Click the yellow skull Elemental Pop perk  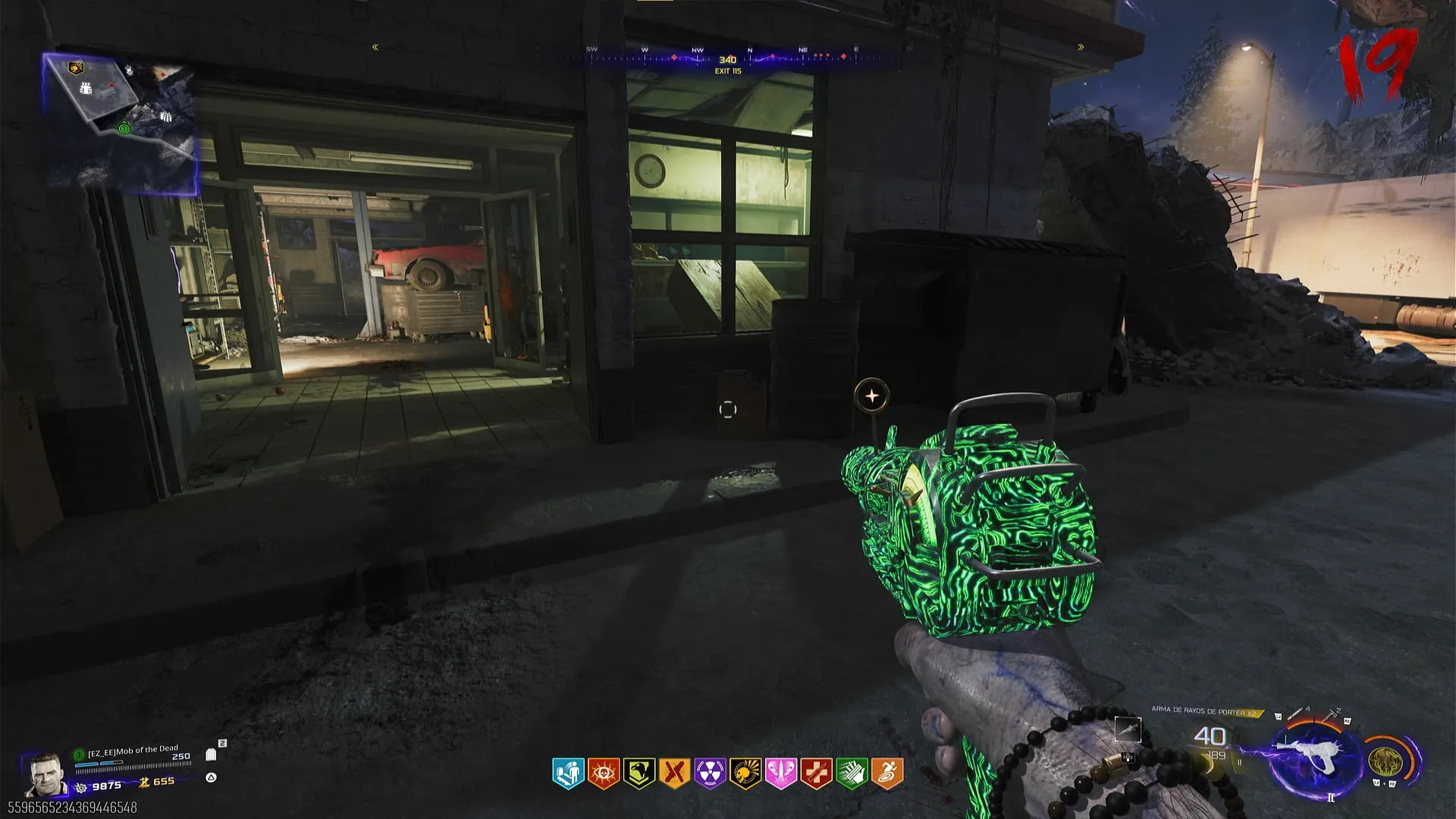[x=745, y=773]
